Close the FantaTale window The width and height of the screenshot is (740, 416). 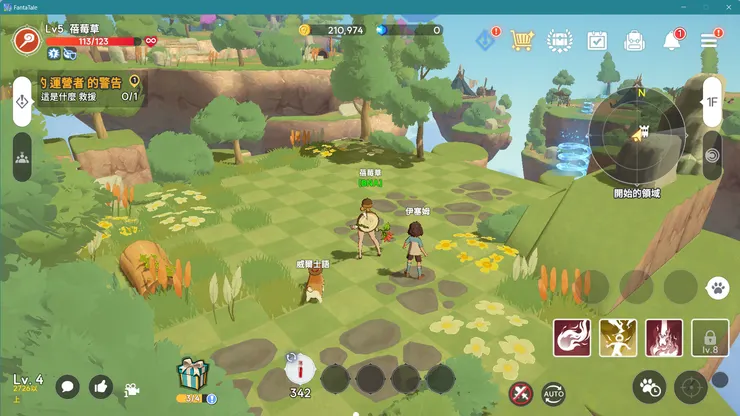(x=729, y=7)
